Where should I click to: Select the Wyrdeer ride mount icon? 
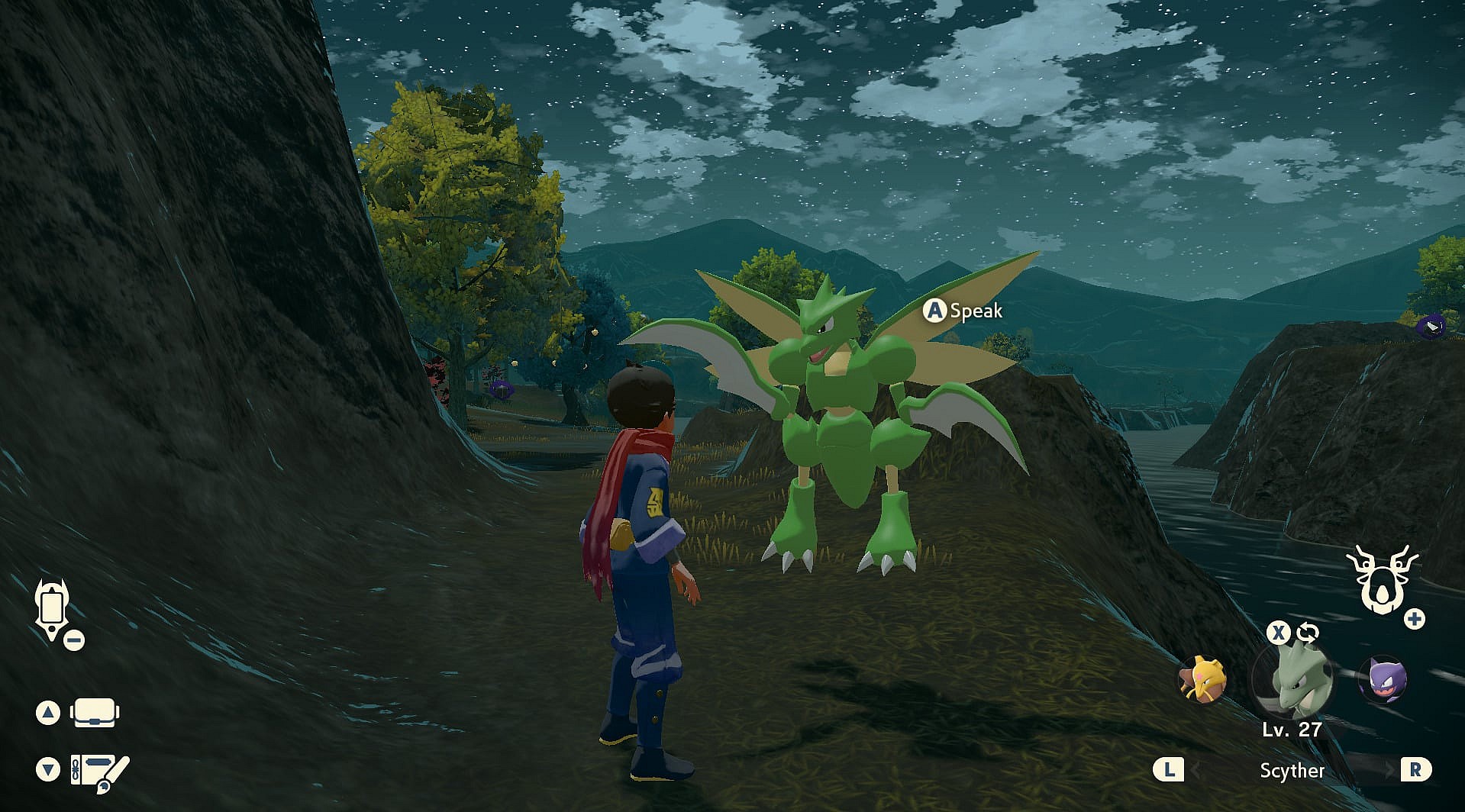tap(1381, 581)
